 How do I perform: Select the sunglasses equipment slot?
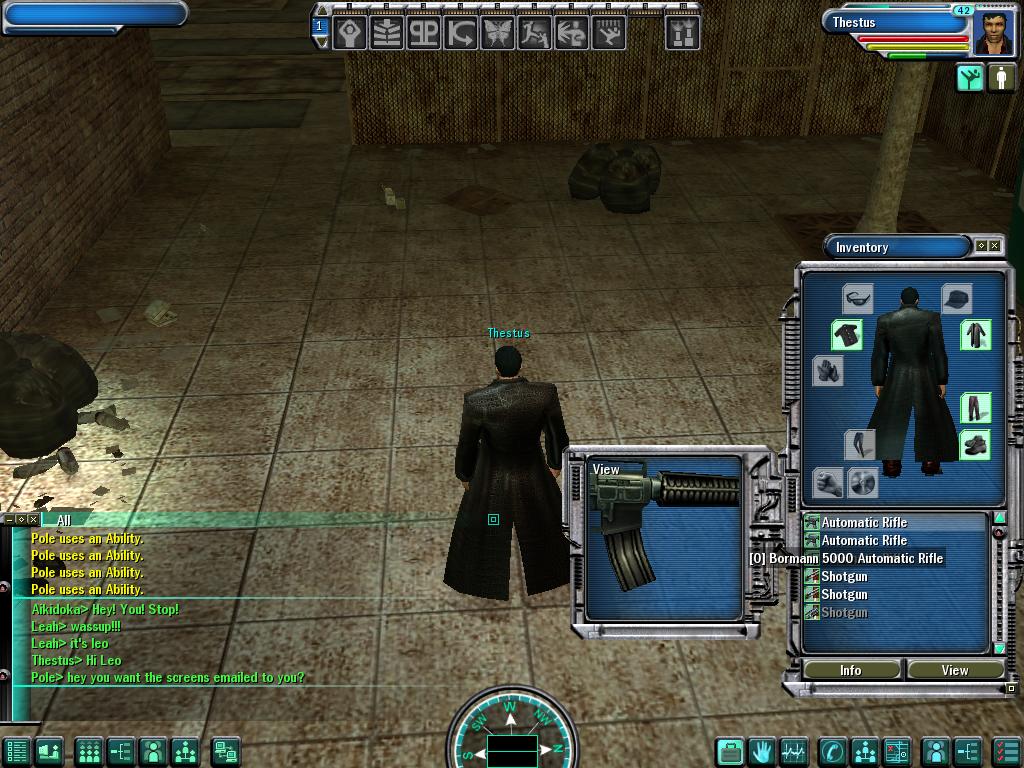pyautogui.click(x=857, y=297)
